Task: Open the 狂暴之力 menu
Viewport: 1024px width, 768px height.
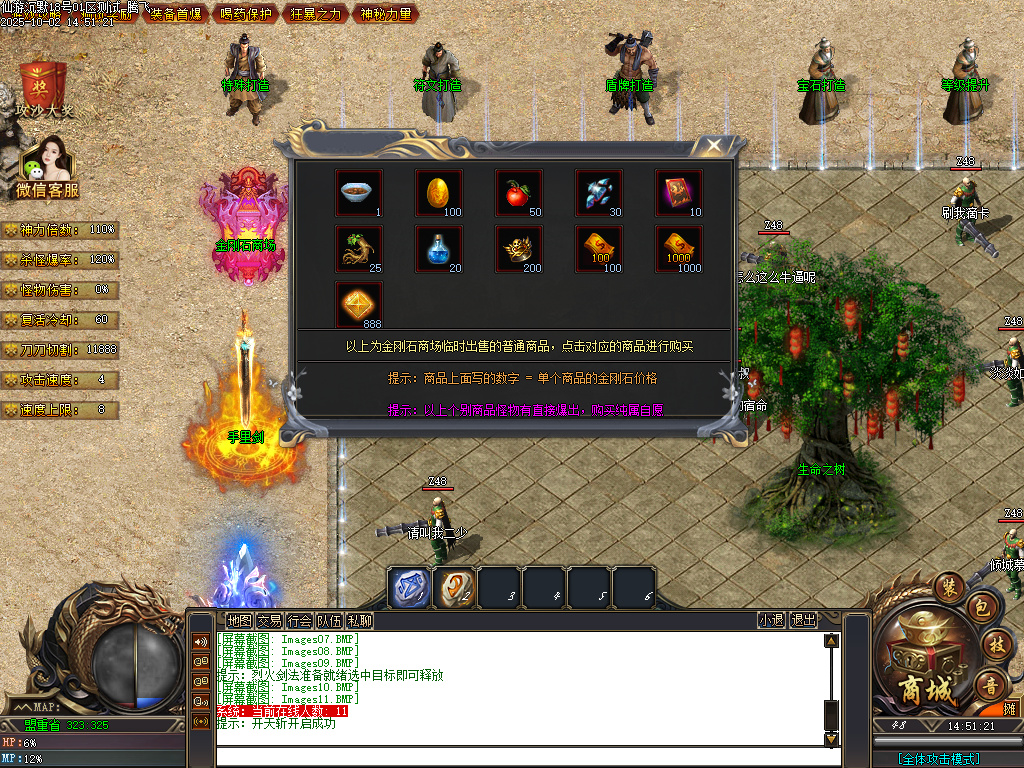Action: (x=316, y=13)
